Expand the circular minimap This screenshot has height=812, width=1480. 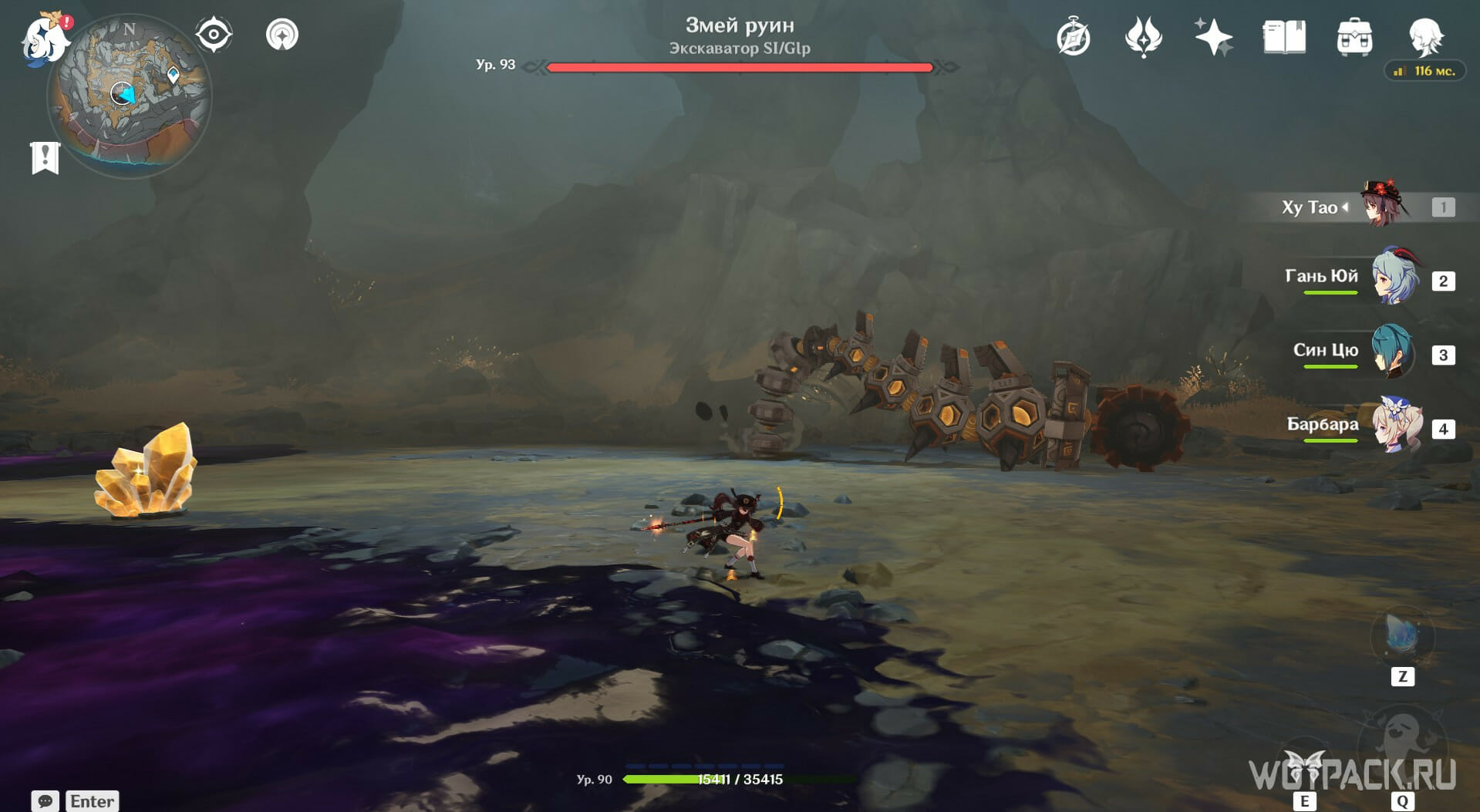129,96
